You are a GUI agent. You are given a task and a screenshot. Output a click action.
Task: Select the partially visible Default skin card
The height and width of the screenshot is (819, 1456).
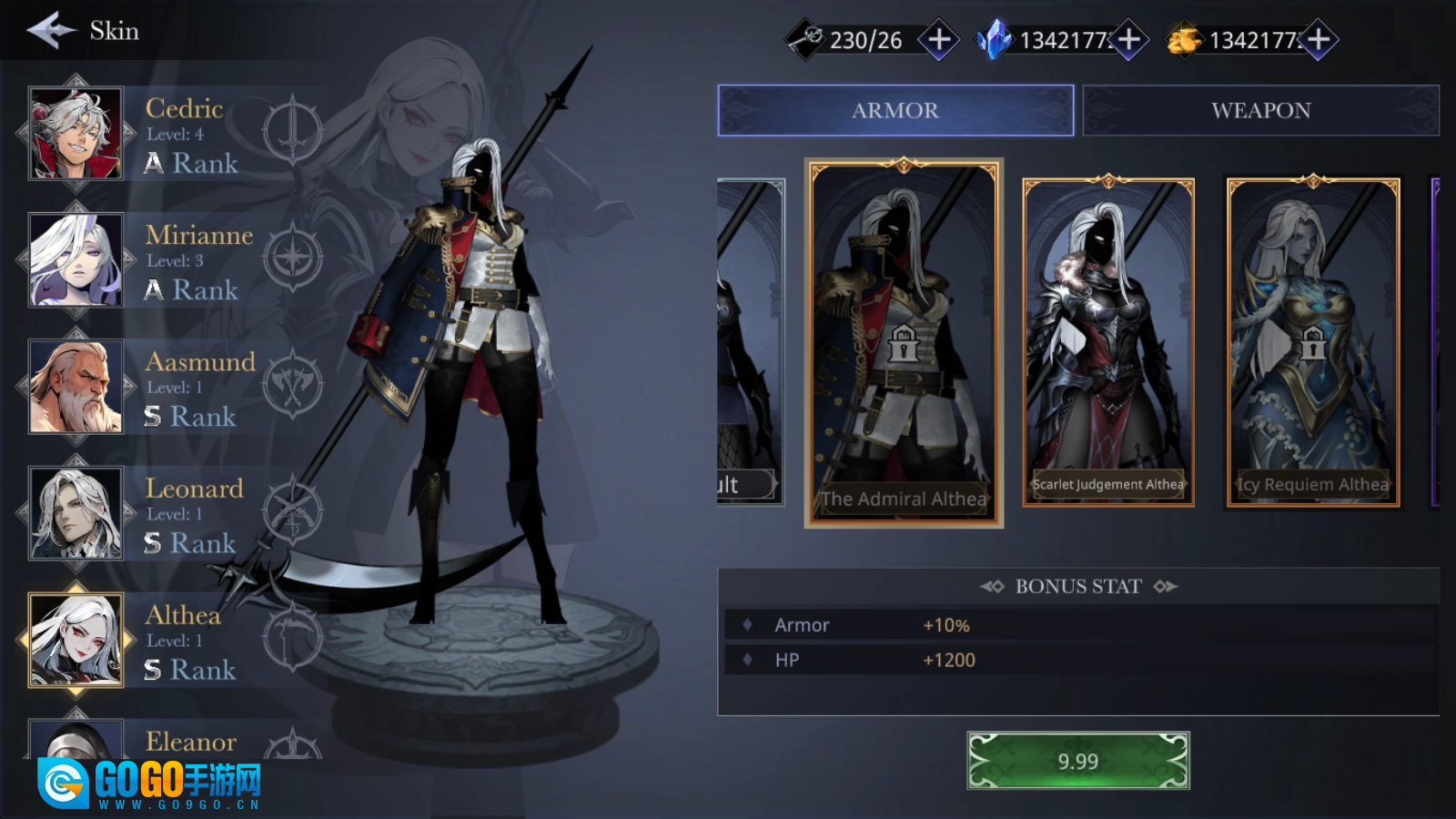tap(749, 343)
